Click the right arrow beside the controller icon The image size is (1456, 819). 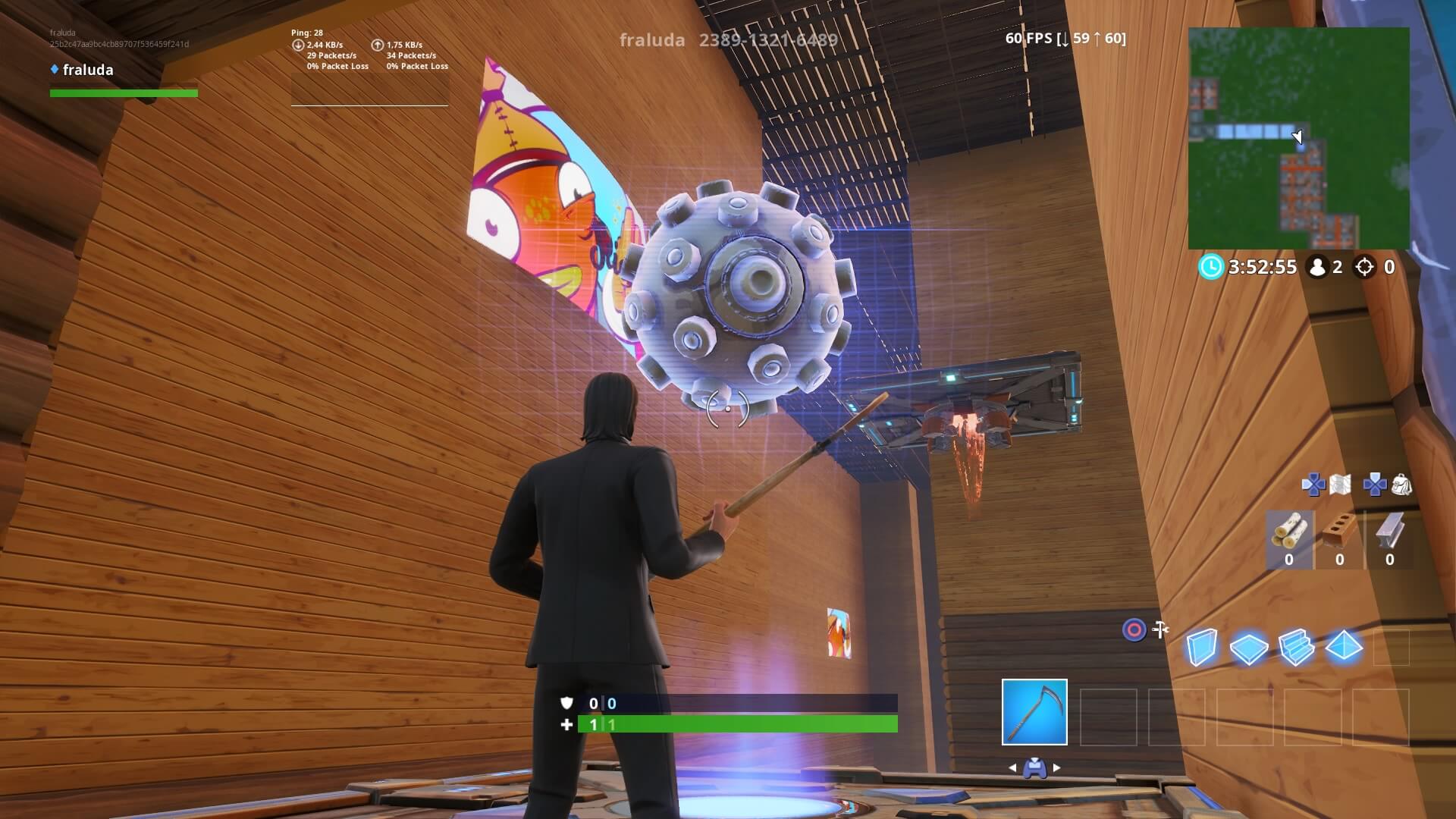pyautogui.click(x=1057, y=767)
